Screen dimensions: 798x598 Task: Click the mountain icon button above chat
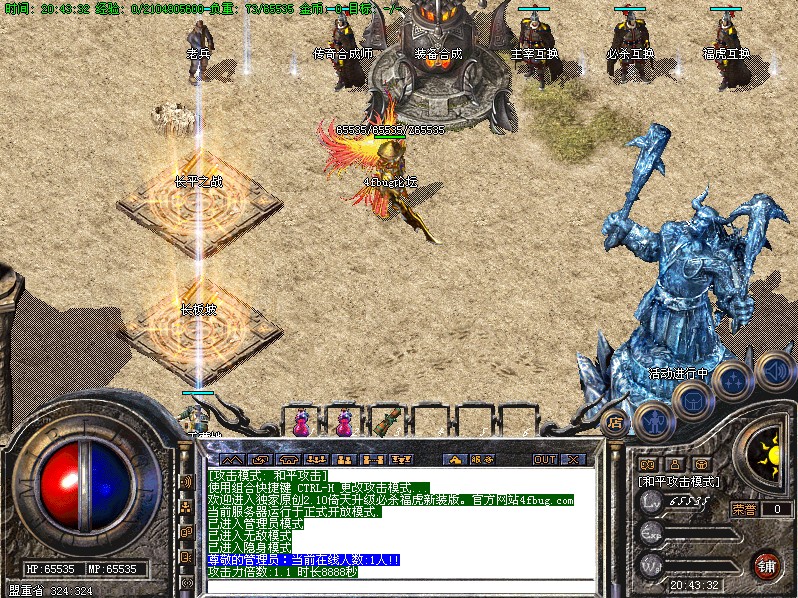pyautogui.click(x=232, y=459)
